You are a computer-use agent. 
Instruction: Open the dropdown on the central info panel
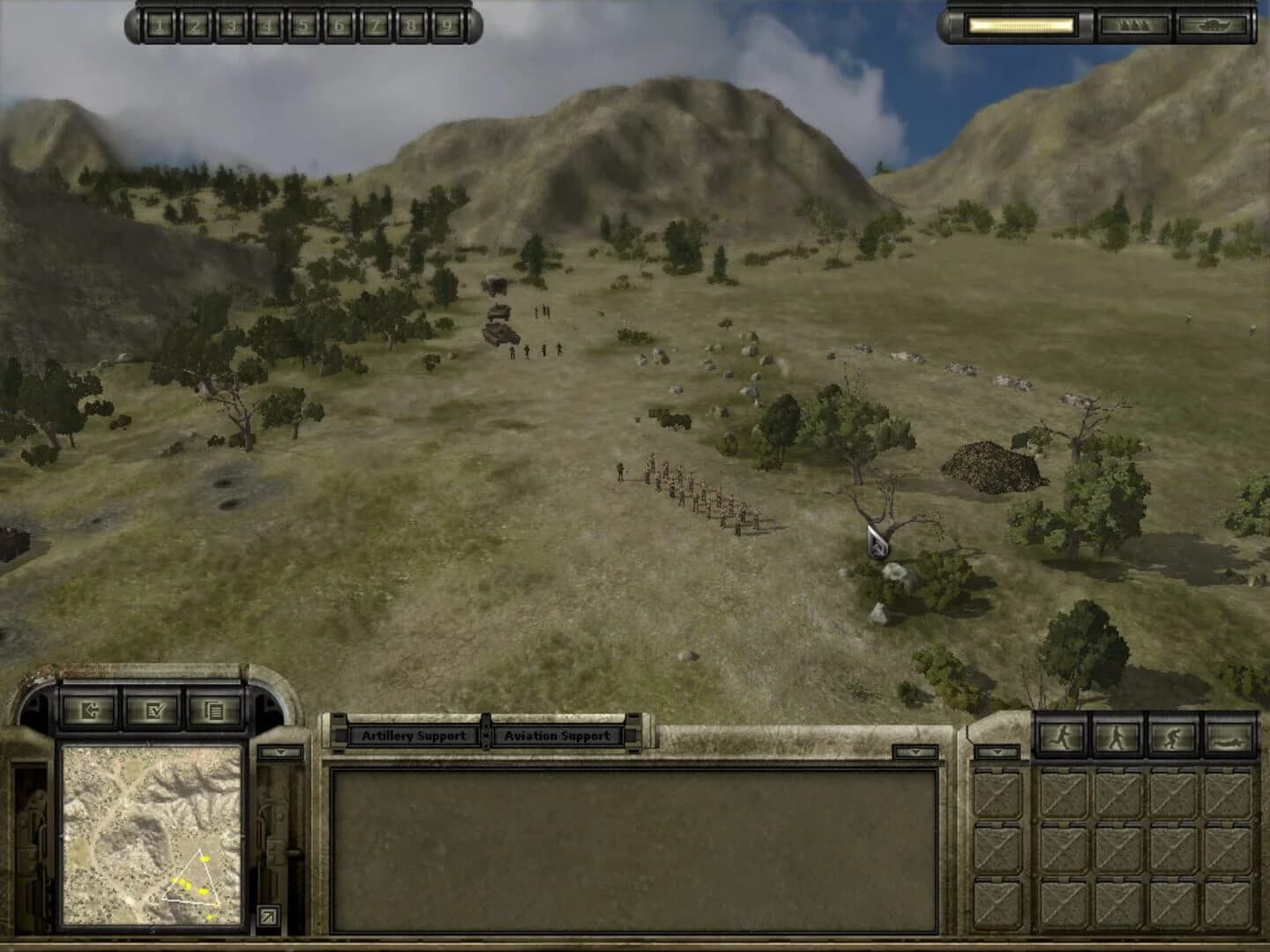917,751
